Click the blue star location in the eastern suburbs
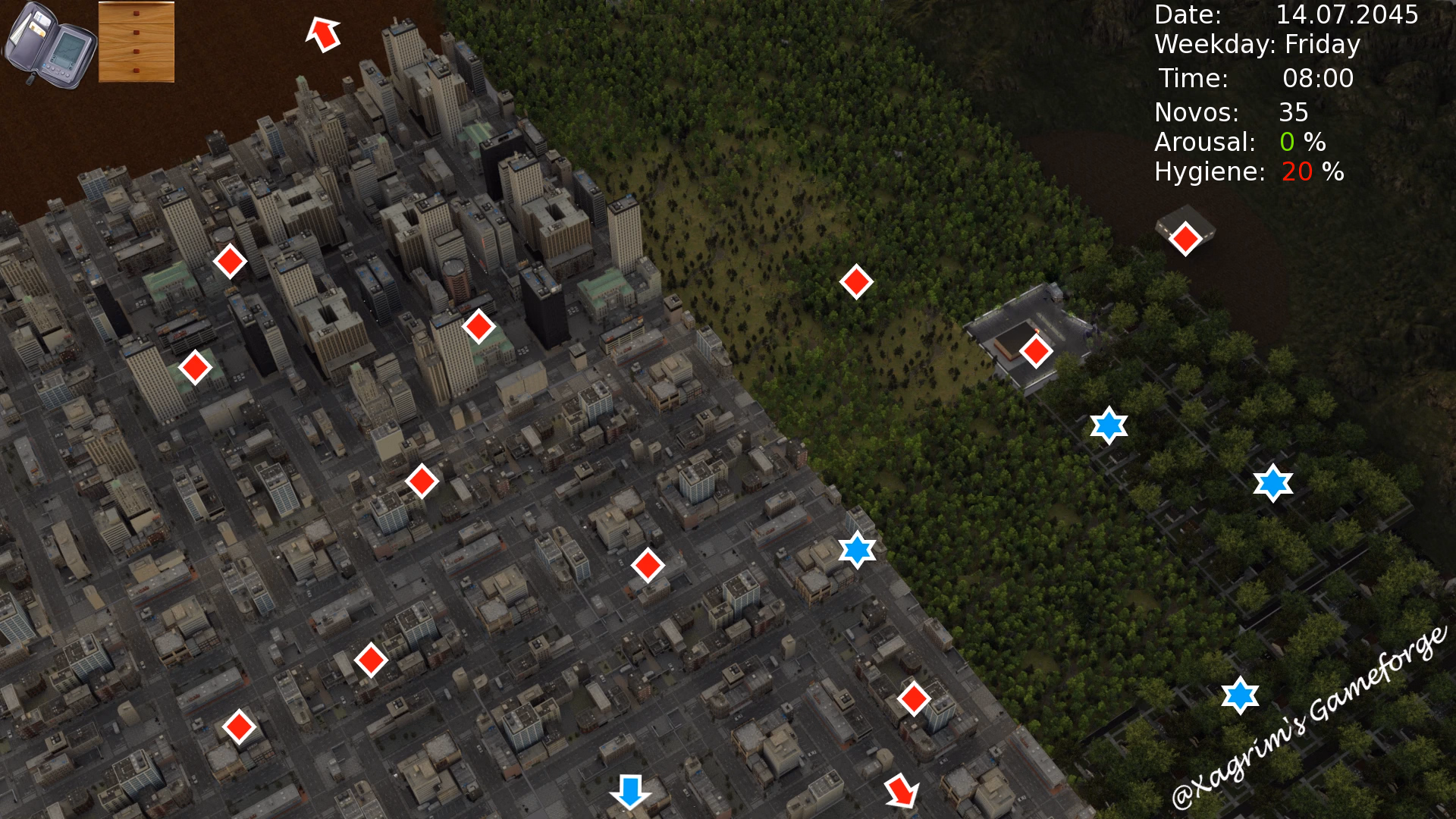Screen dimensions: 1456x819 tap(1272, 482)
